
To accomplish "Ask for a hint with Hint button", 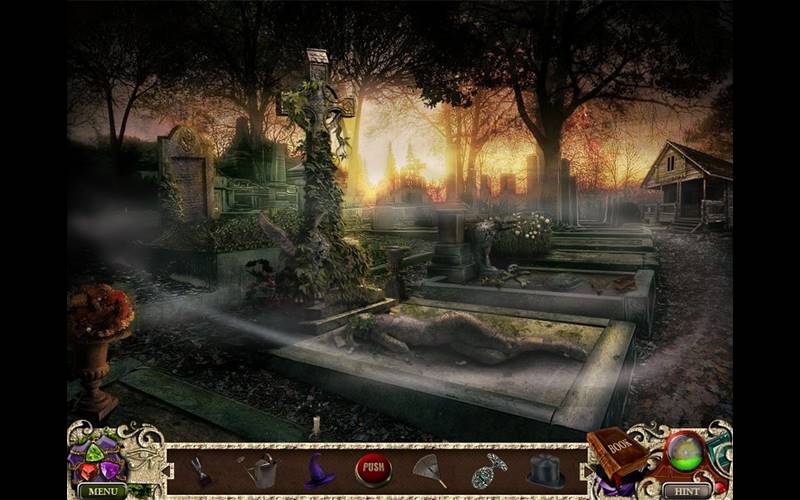I will coord(687,490).
